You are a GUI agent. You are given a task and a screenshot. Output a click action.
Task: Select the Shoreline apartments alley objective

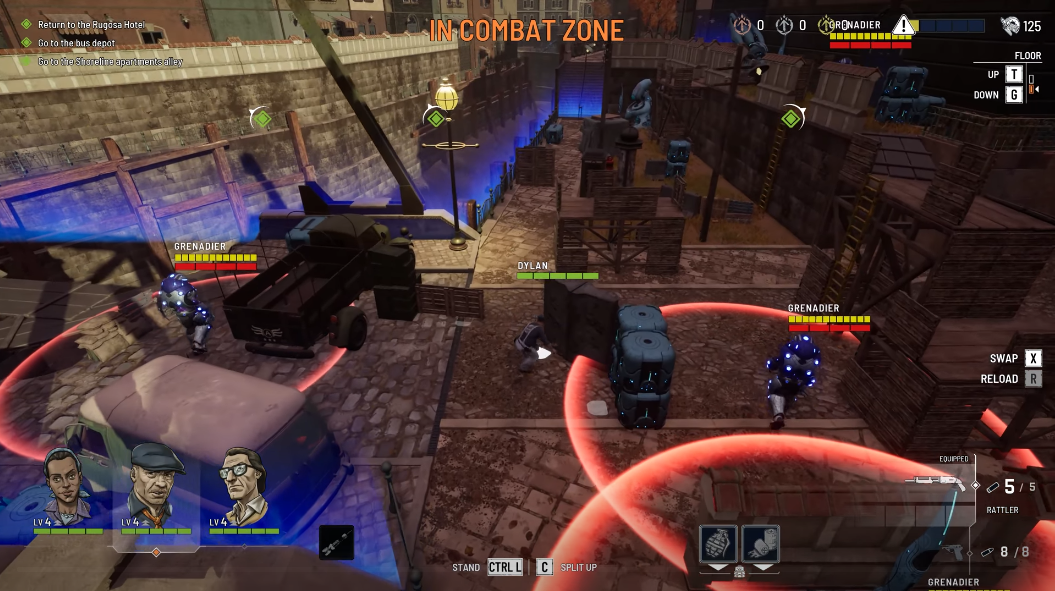pos(110,61)
